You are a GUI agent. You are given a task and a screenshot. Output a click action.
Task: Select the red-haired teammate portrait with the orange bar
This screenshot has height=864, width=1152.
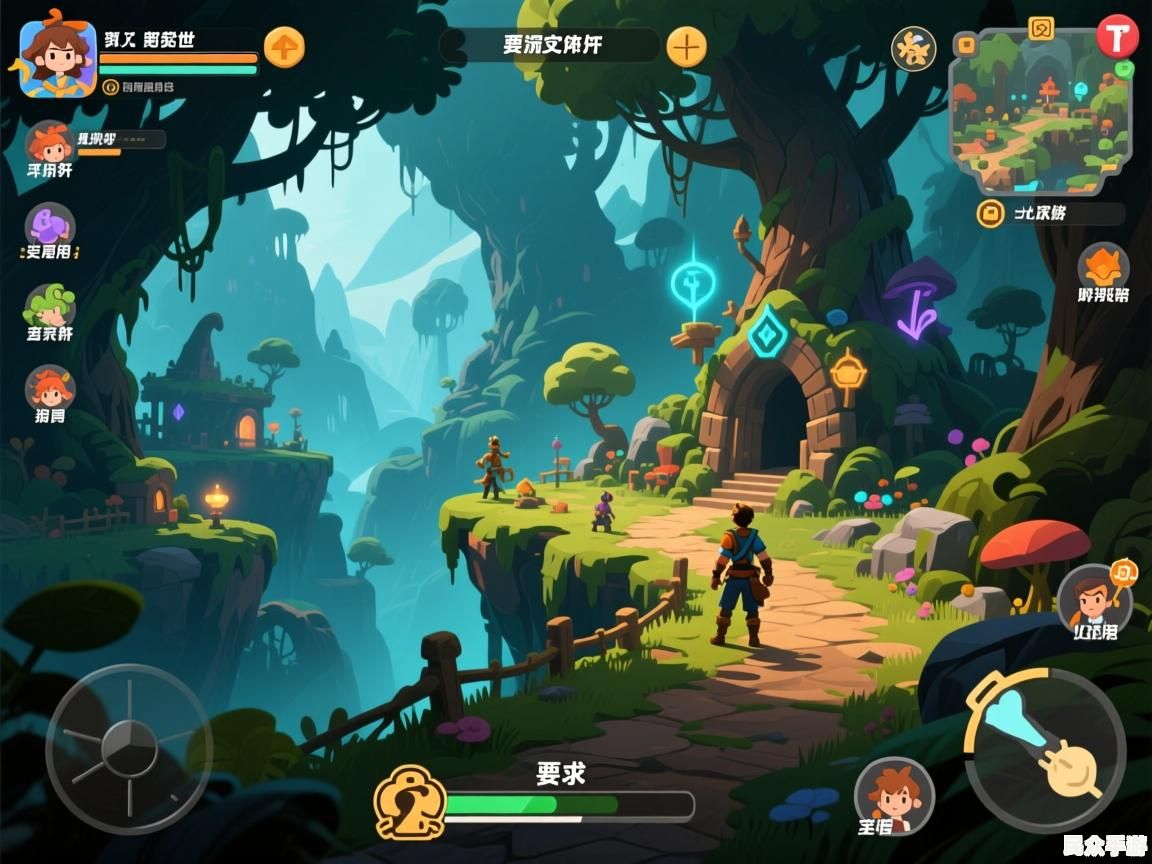(x=49, y=145)
